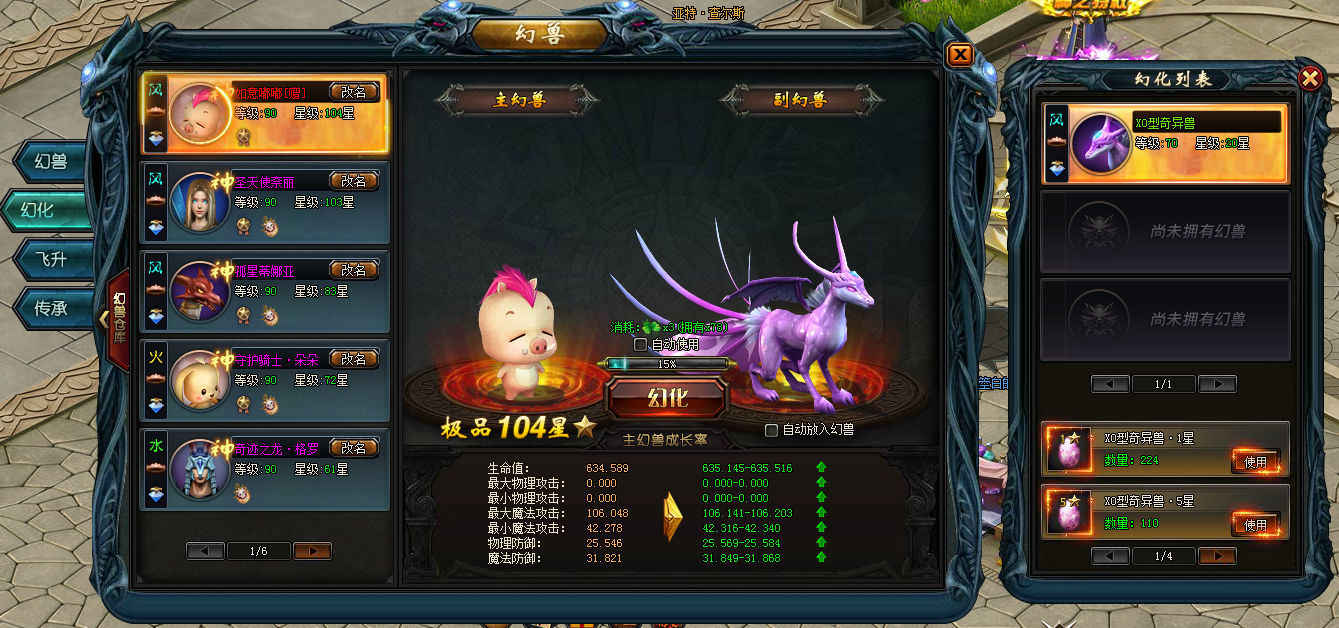The image size is (1339, 628).
Task: Rename the 星级 83 fox pet
Action: pyautogui.click(x=354, y=270)
